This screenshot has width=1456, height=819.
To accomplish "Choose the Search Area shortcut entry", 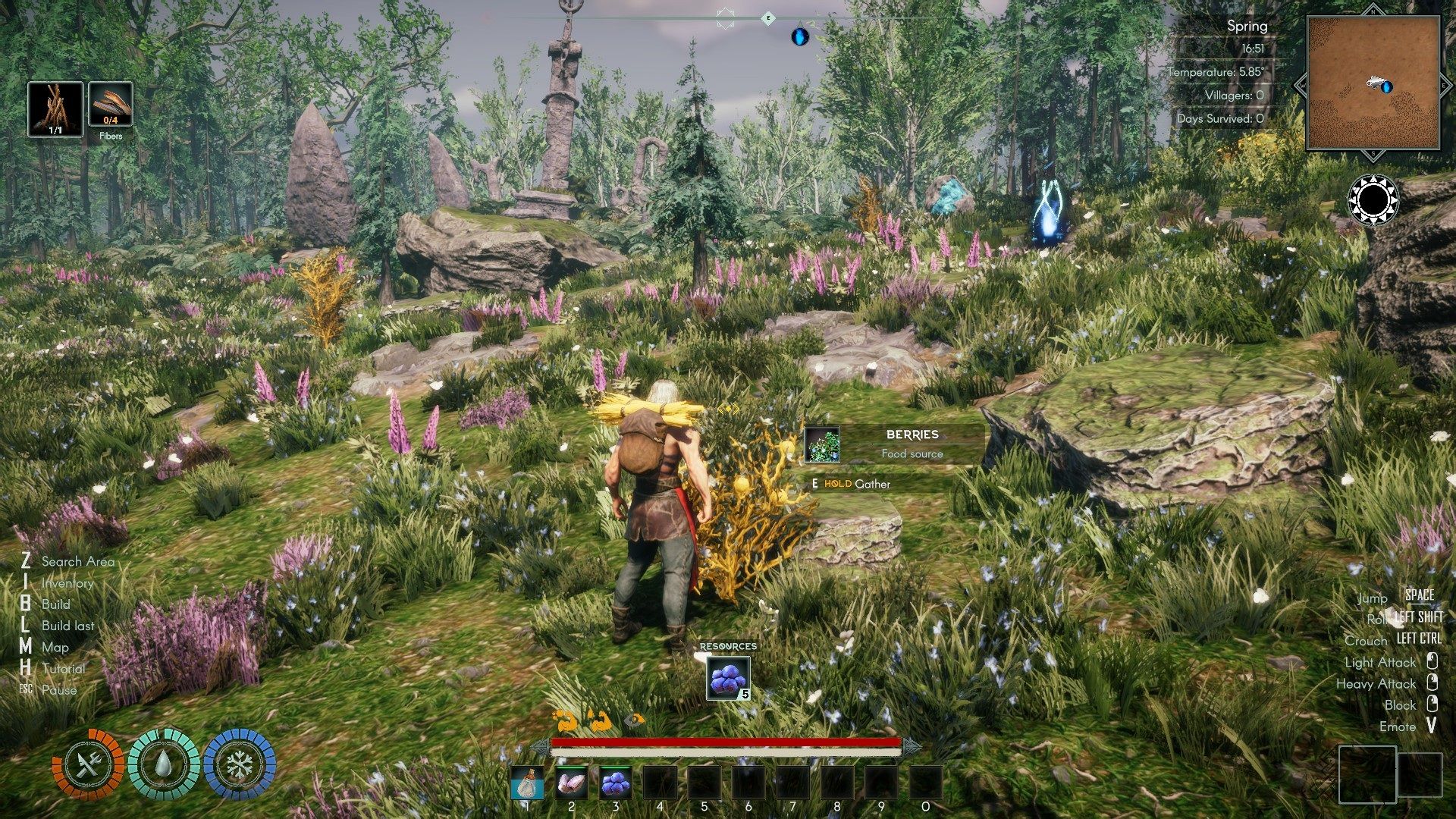I will [x=77, y=561].
